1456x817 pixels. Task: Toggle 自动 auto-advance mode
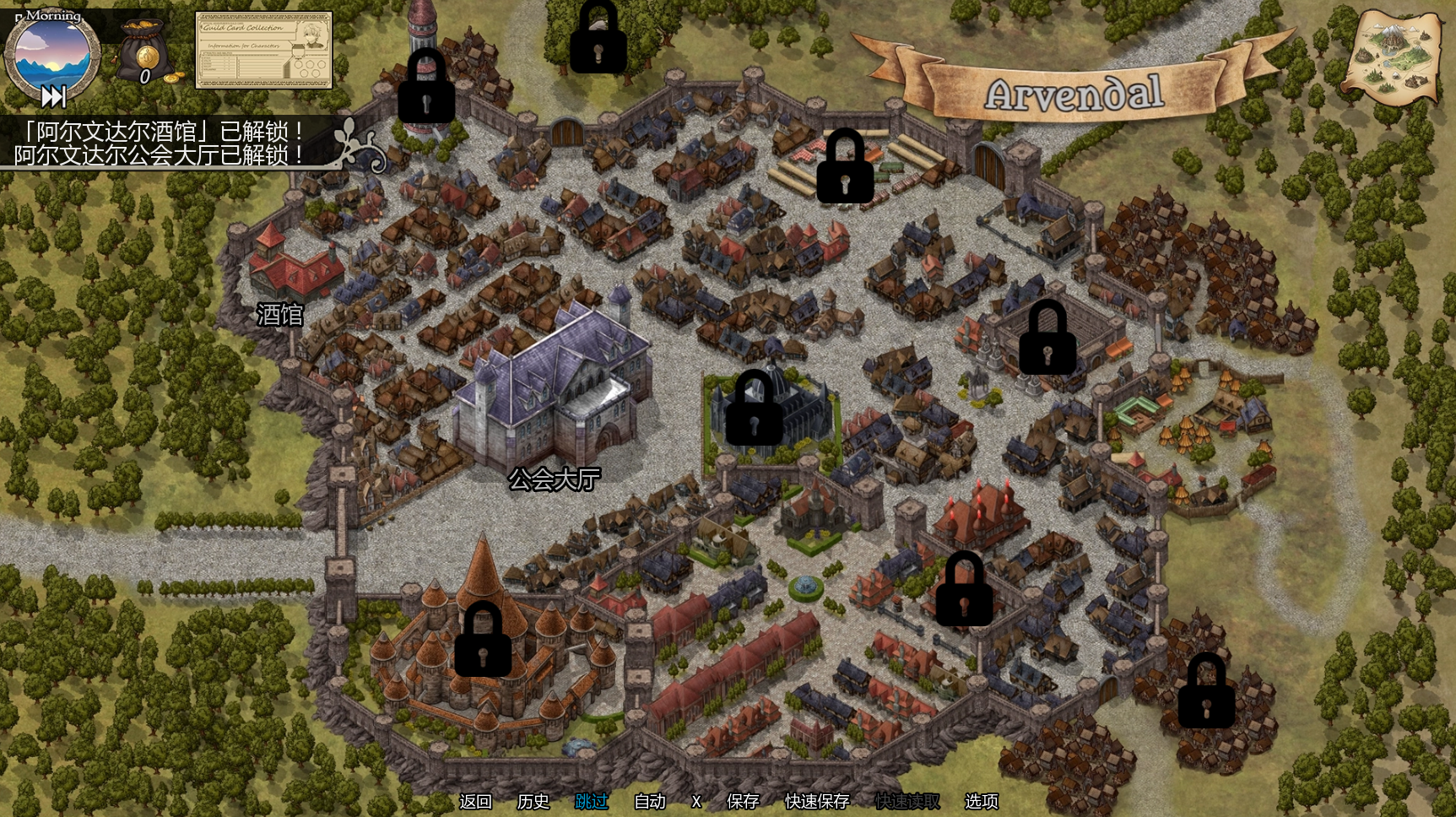(x=649, y=801)
